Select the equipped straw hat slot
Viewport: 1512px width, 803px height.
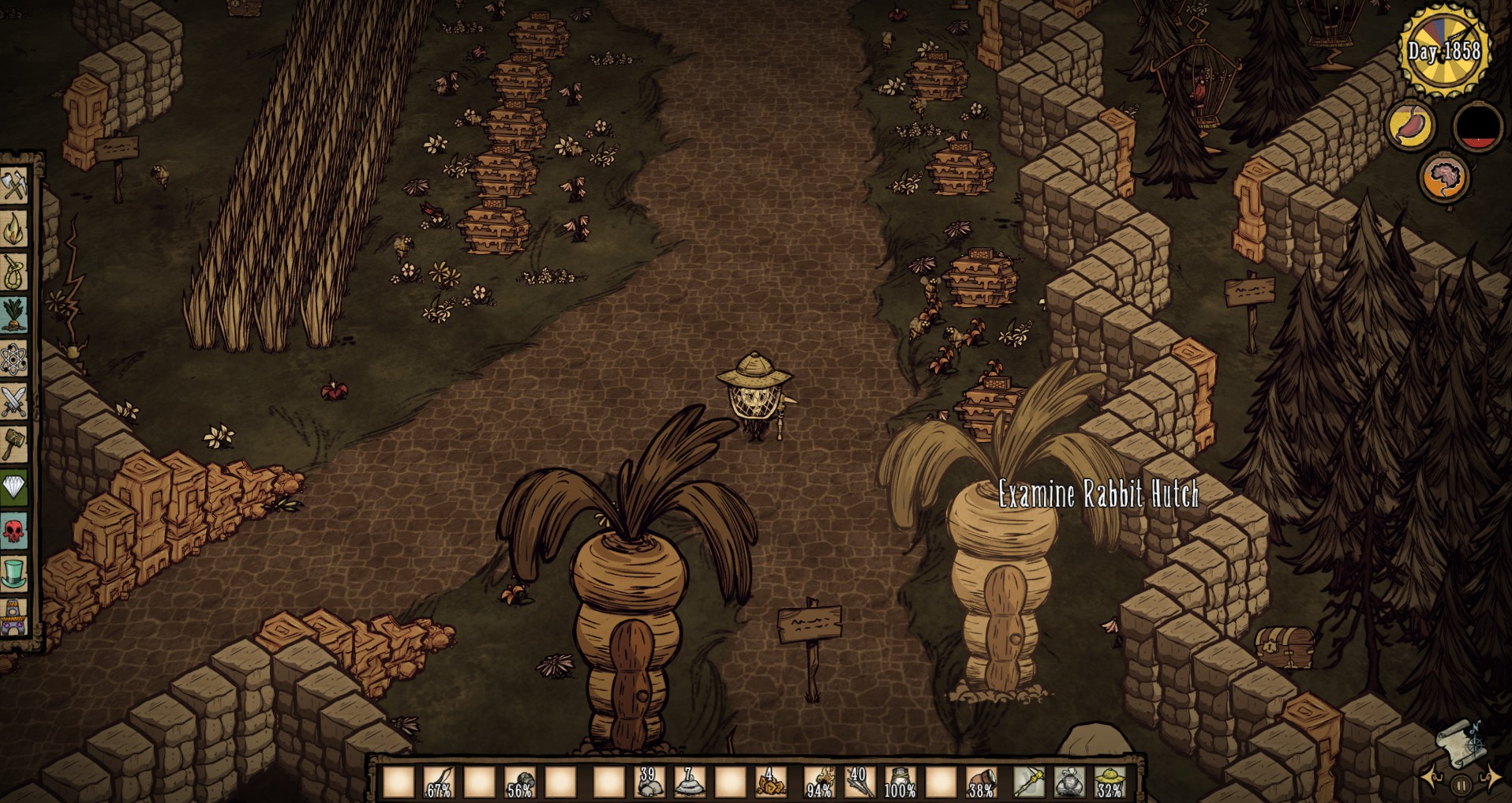[x=1110, y=781]
